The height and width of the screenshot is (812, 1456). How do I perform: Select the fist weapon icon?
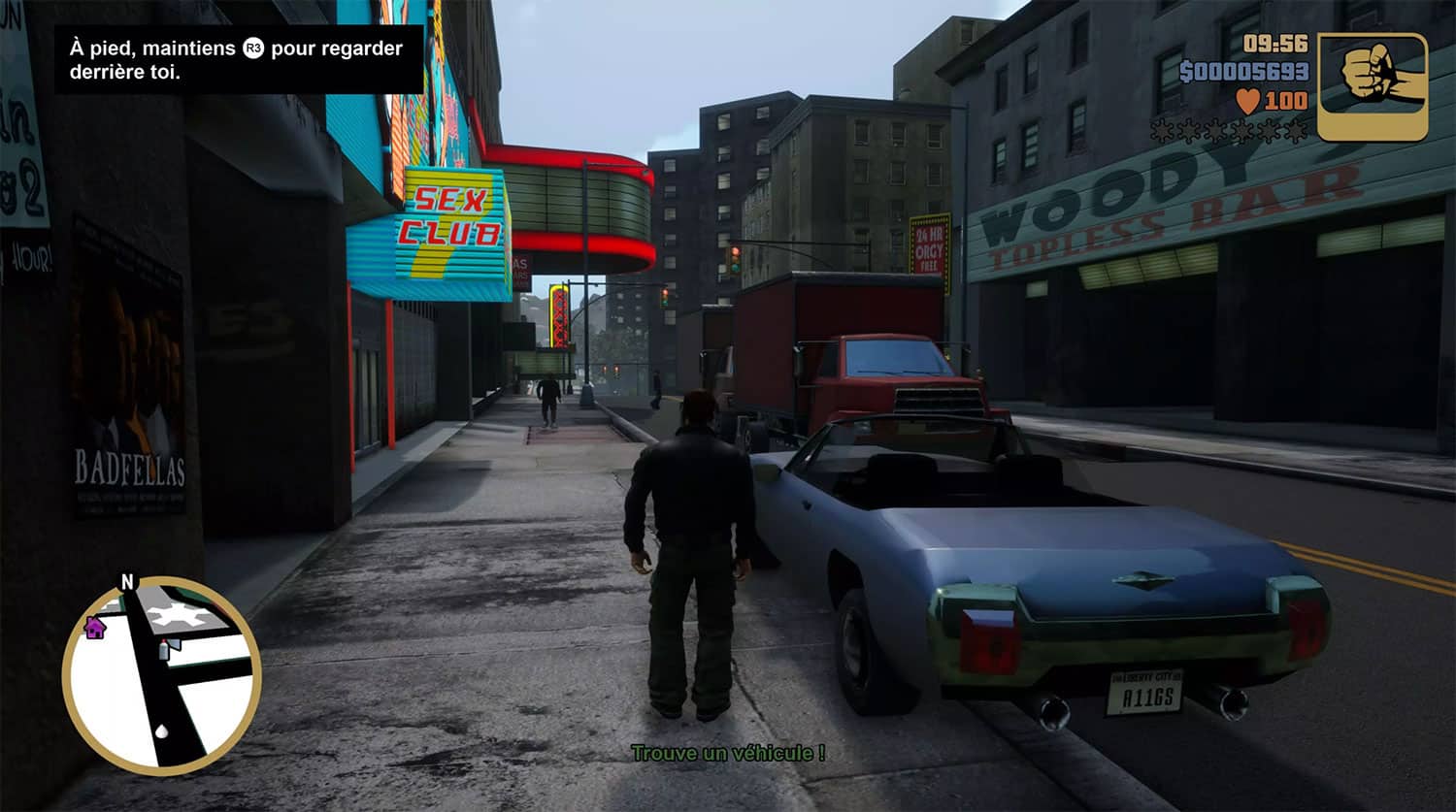[1373, 86]
